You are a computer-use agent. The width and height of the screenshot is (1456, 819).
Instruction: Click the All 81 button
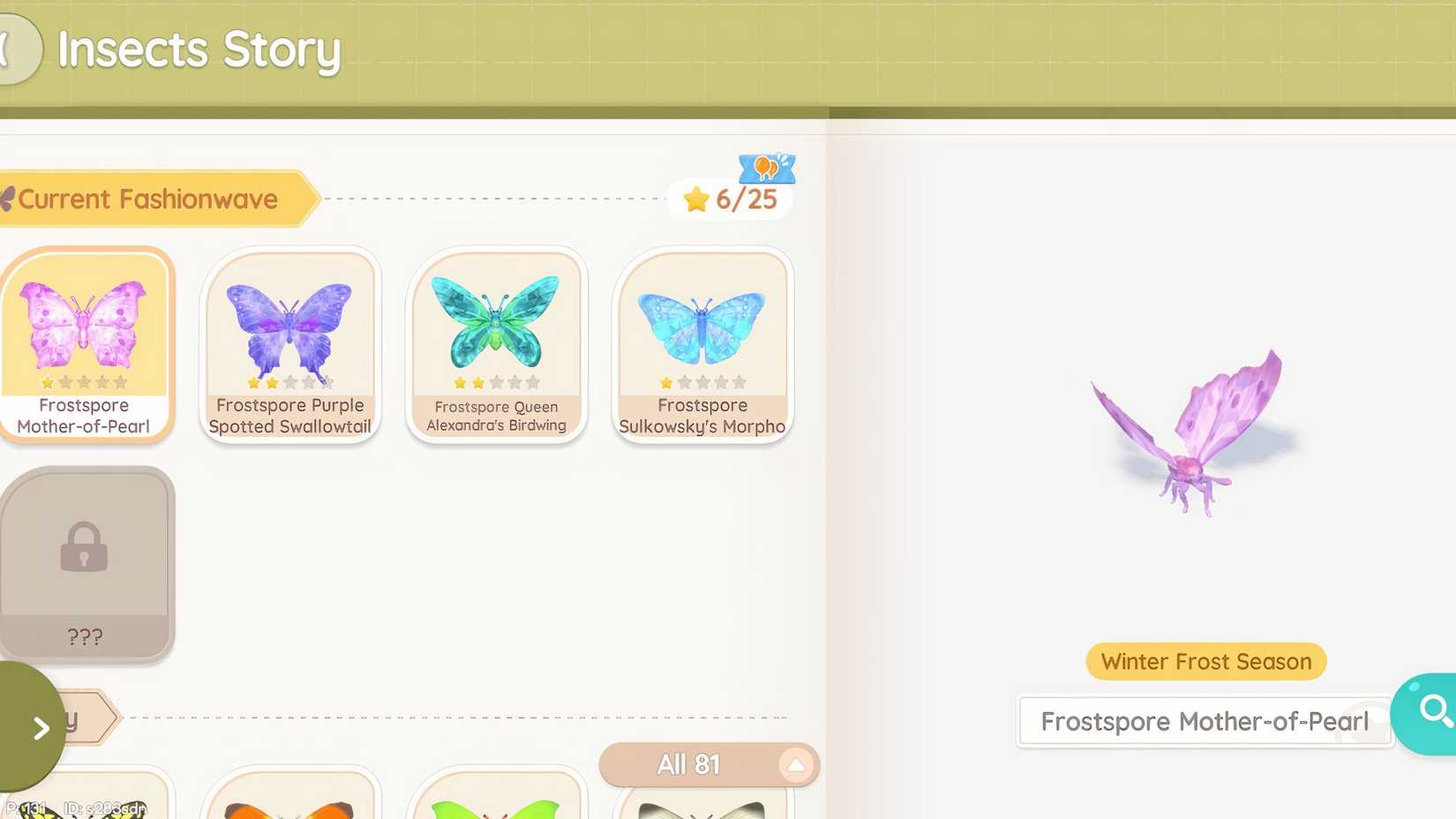(x=691, y=763)
